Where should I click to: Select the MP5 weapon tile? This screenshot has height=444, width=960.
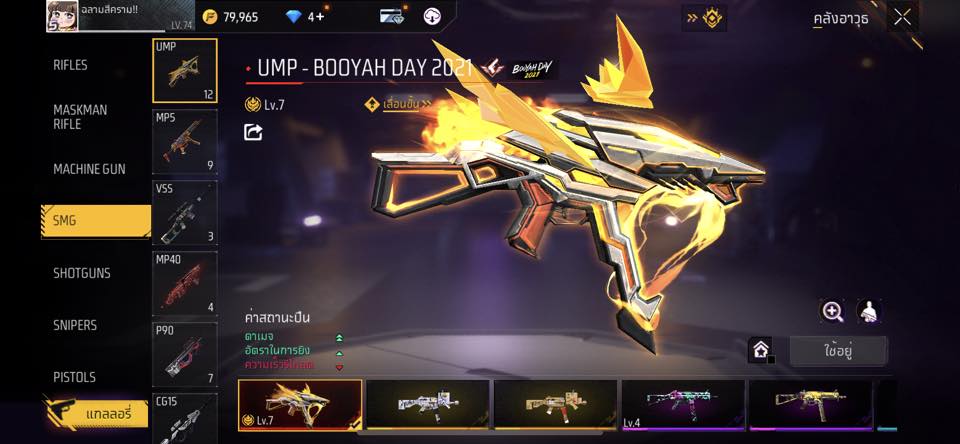[x=184, y=141]
